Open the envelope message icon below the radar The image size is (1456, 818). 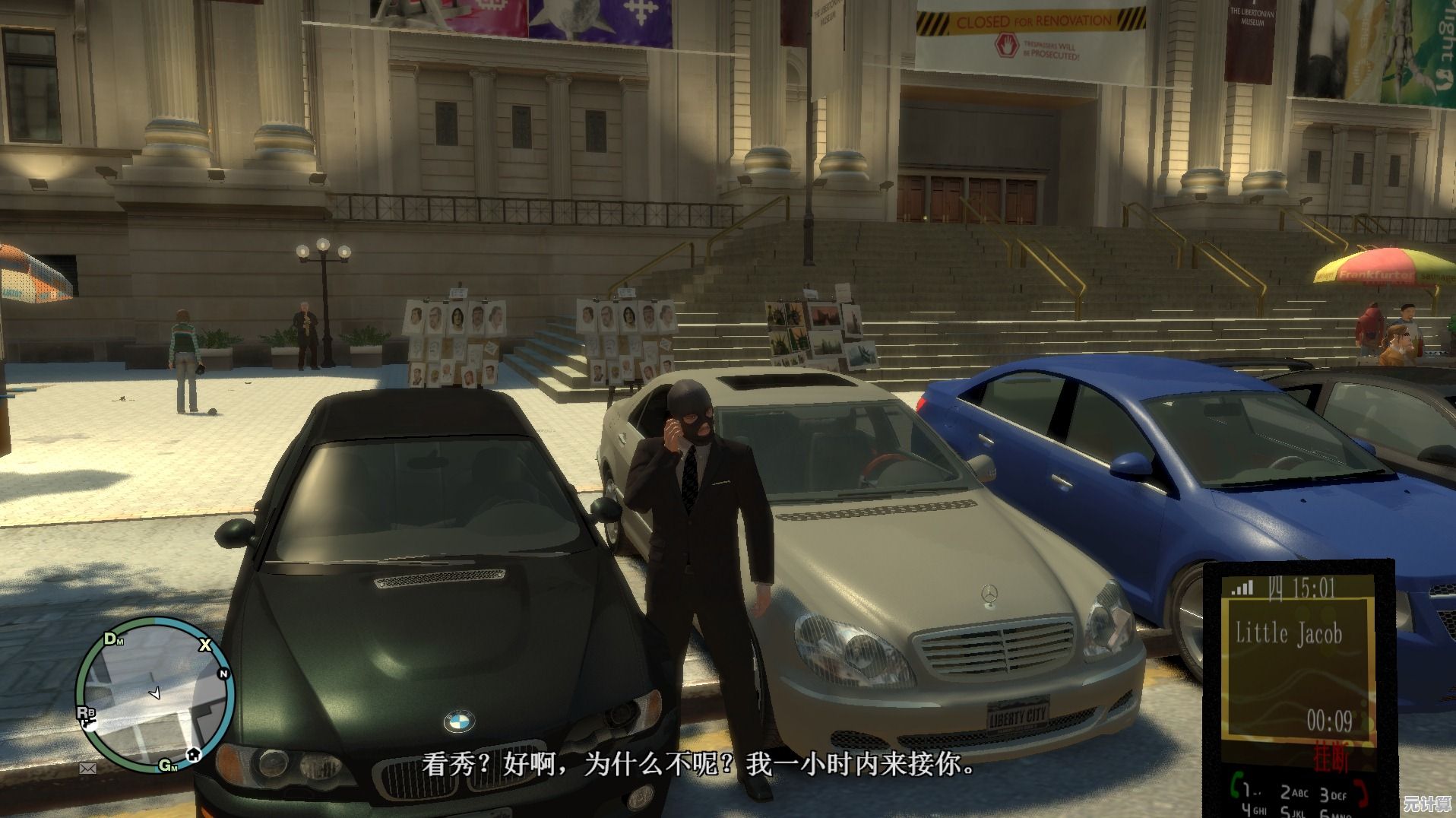[x=88, y=769]
